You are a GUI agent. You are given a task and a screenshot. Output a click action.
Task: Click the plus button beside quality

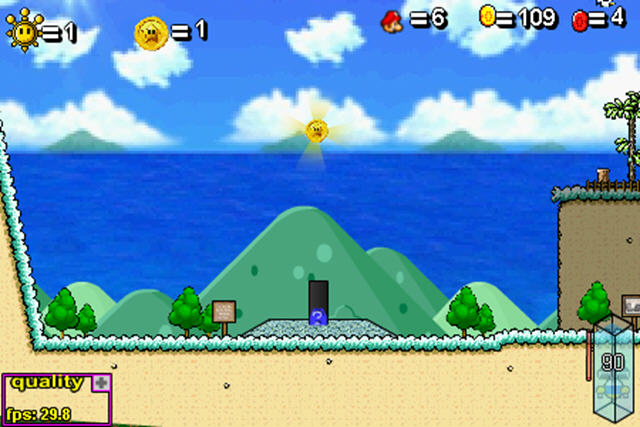101,382
